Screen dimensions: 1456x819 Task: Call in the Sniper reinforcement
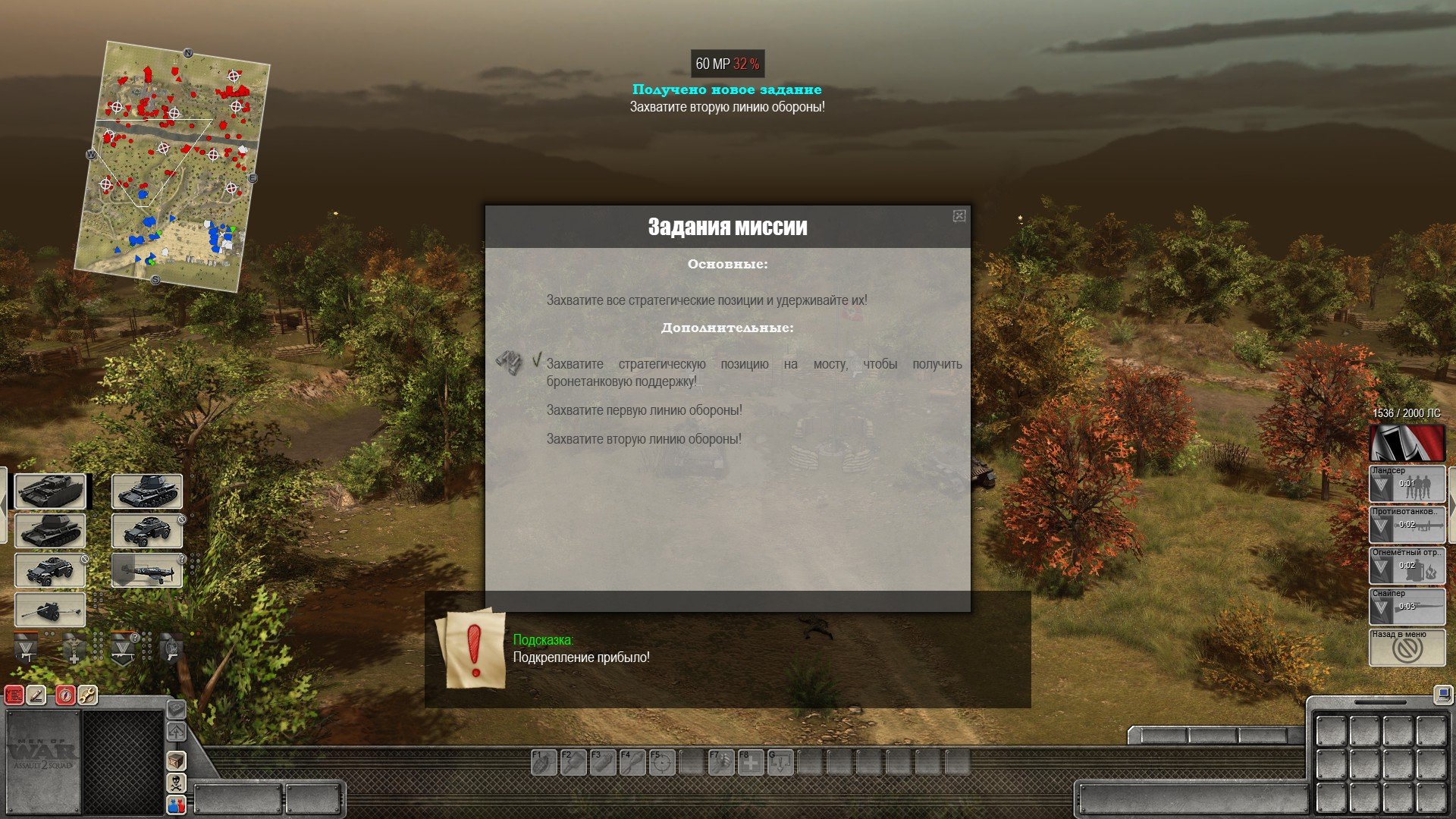pos(1407,607)
